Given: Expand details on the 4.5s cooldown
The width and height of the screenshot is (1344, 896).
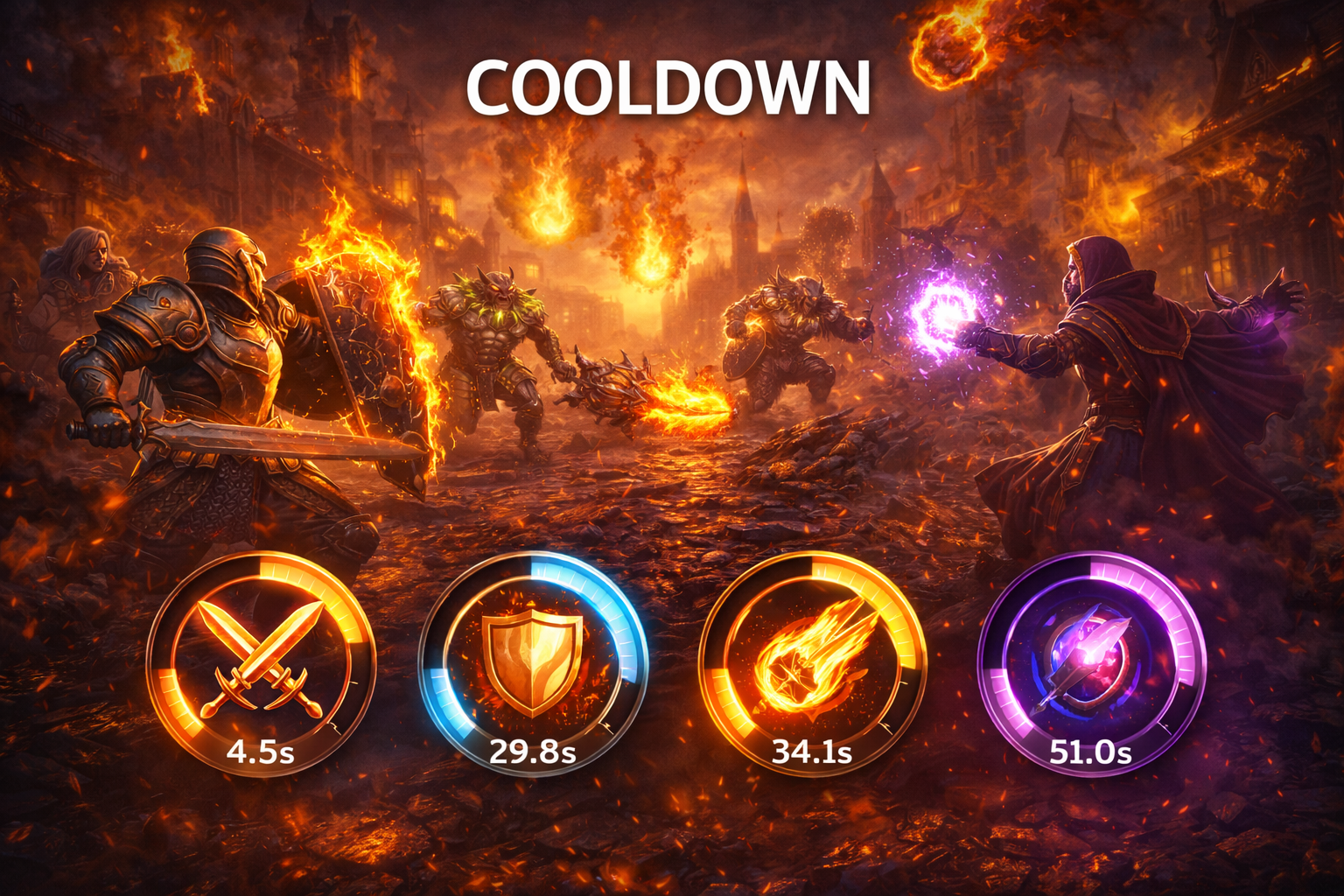Looking at the screenshot, I should tap(258, 752).
